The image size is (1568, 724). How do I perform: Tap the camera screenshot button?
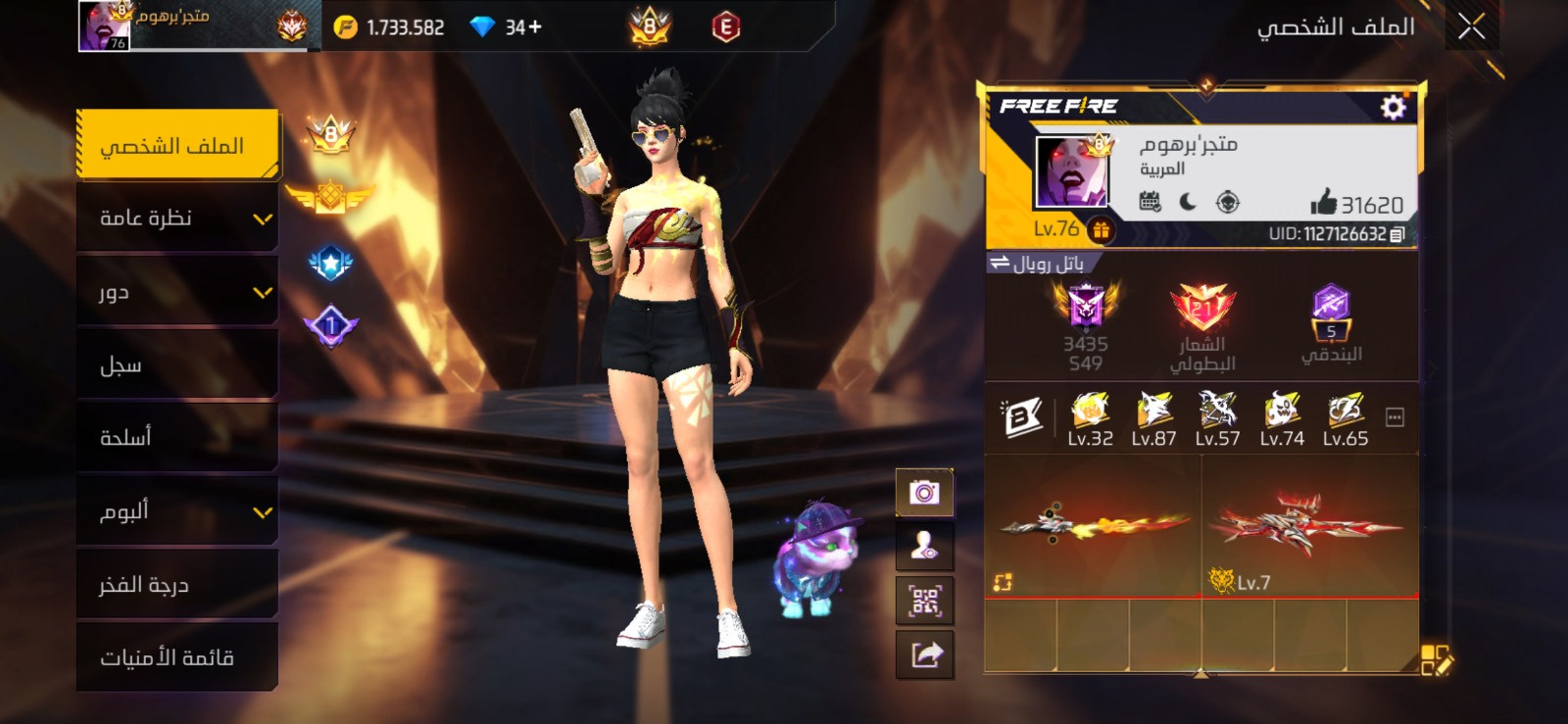(x=924, y=492)
